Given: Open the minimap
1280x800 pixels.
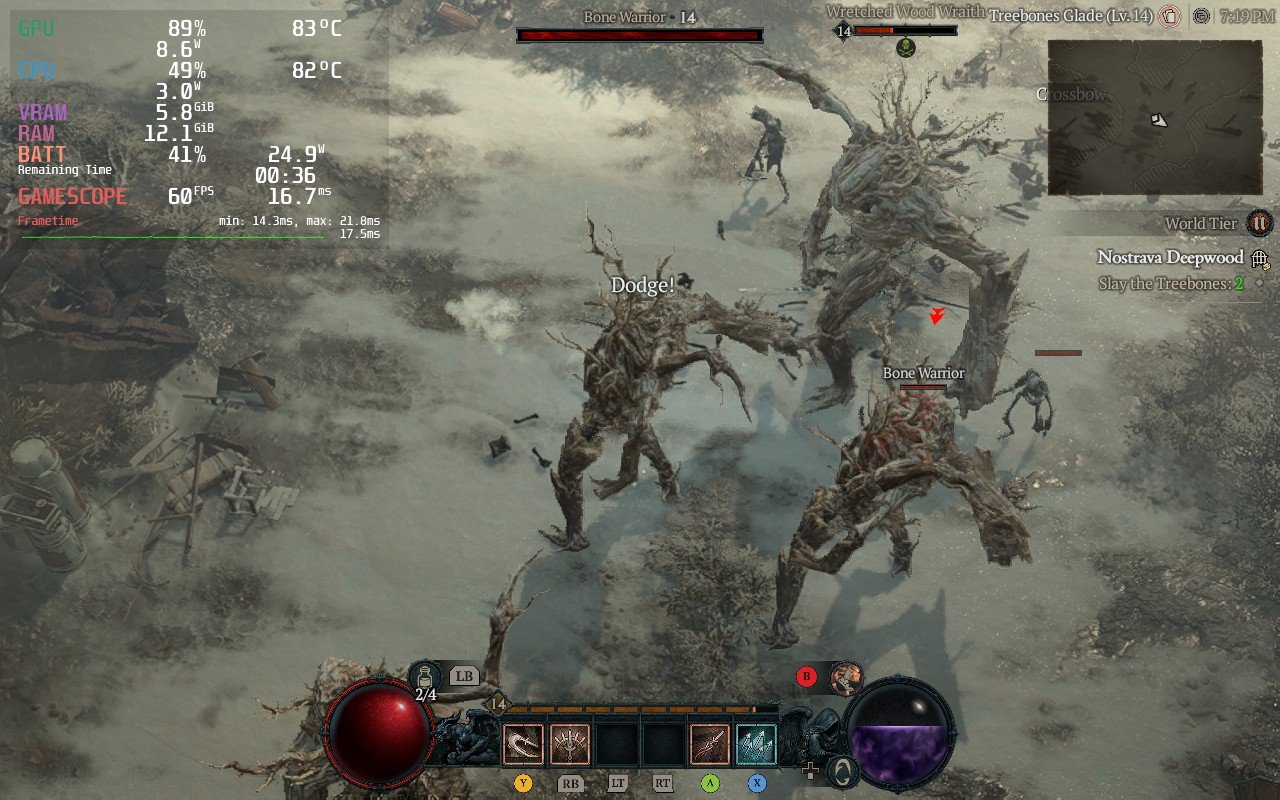Looking at the screenshot, I should [1155, 117].
